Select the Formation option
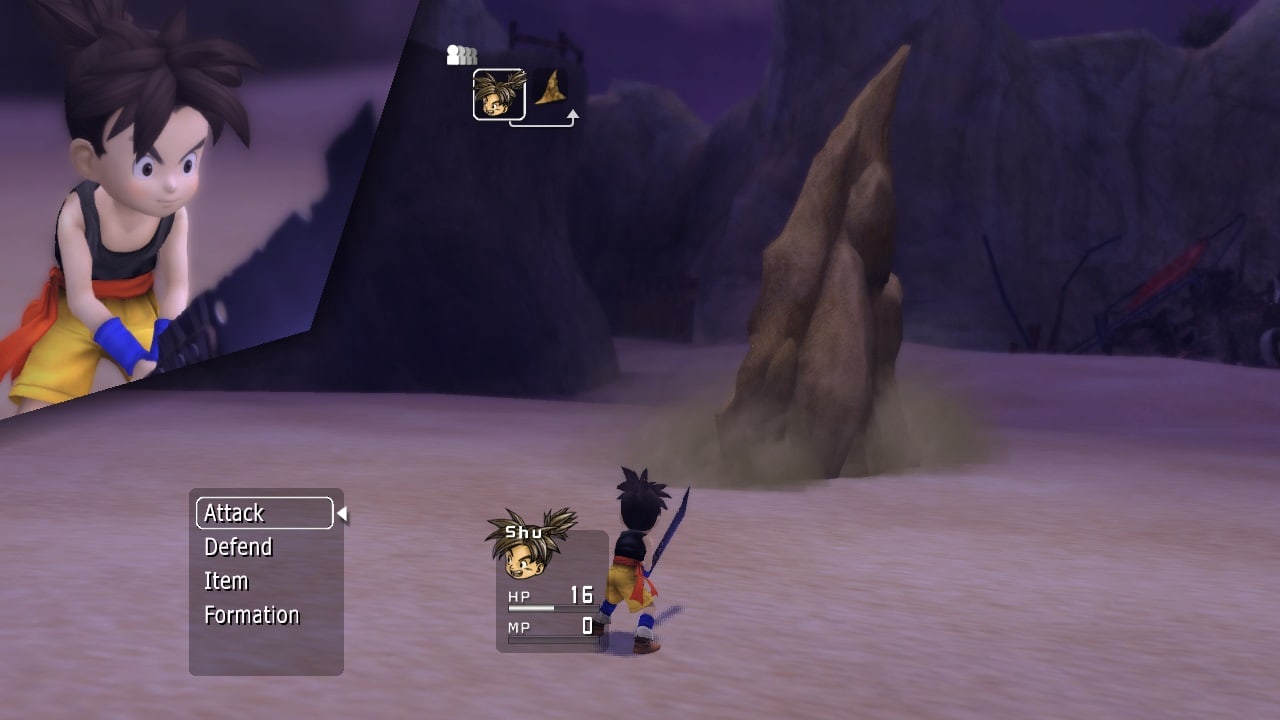 click(x=251, y=615)
